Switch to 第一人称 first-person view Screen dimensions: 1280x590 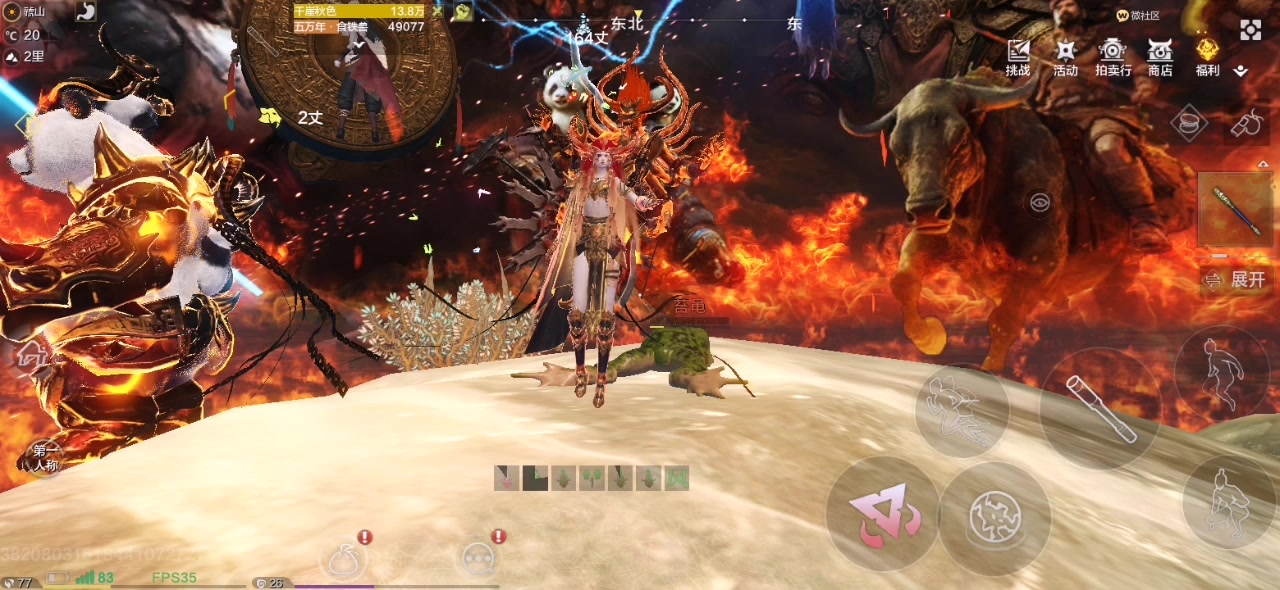45,457
